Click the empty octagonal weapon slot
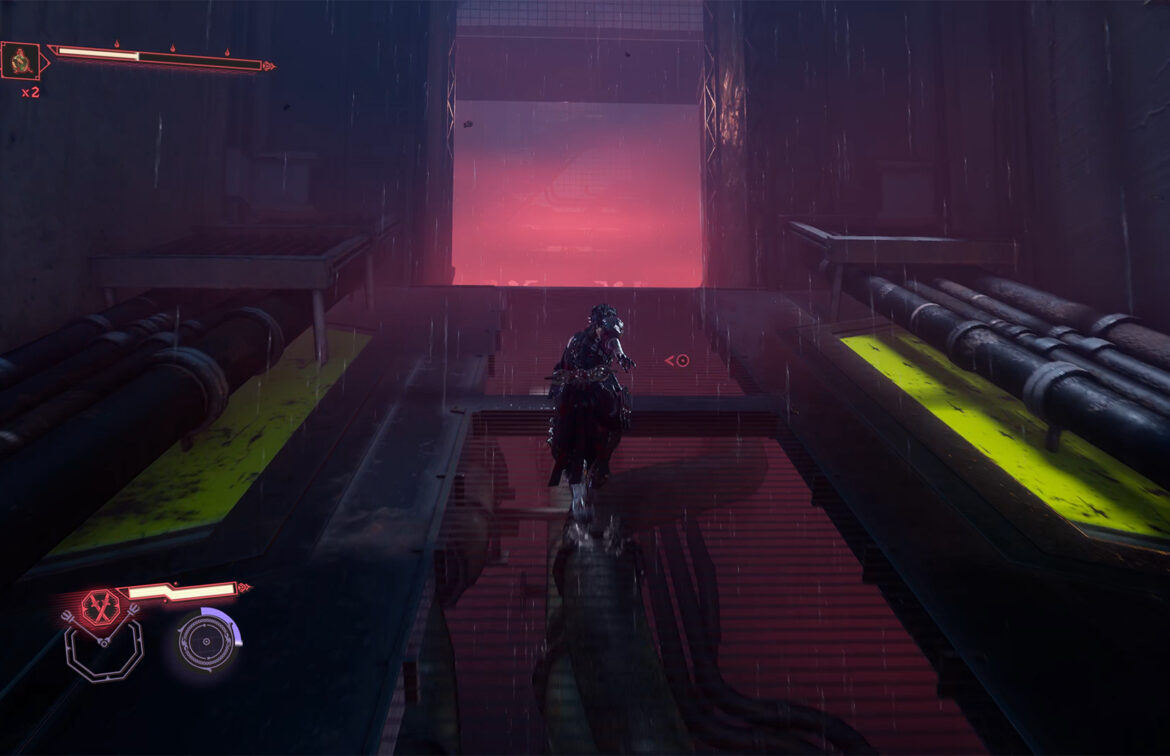1170x756 pixels. [x=104, y=652]
